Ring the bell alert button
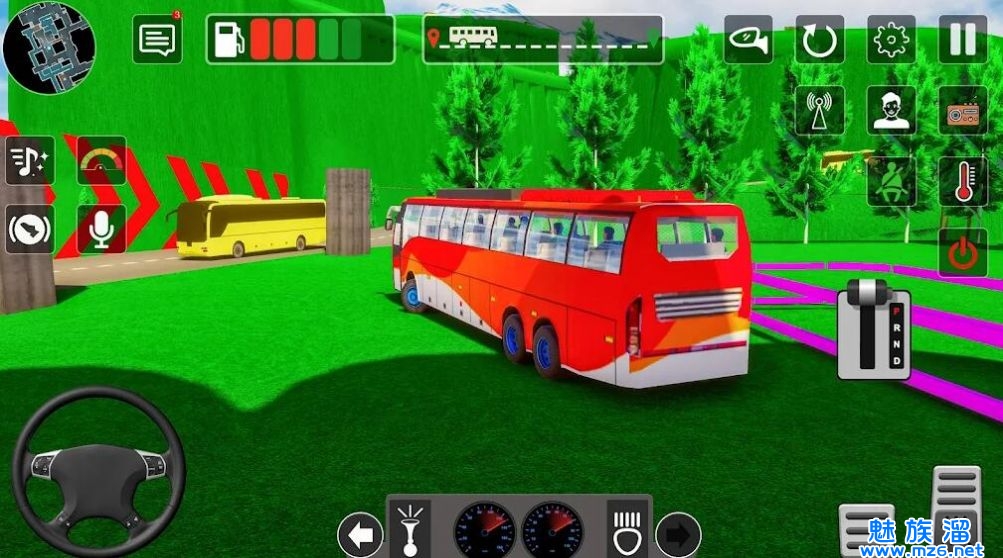This screenshot has width=1003, height=558. tap(30, 230)
